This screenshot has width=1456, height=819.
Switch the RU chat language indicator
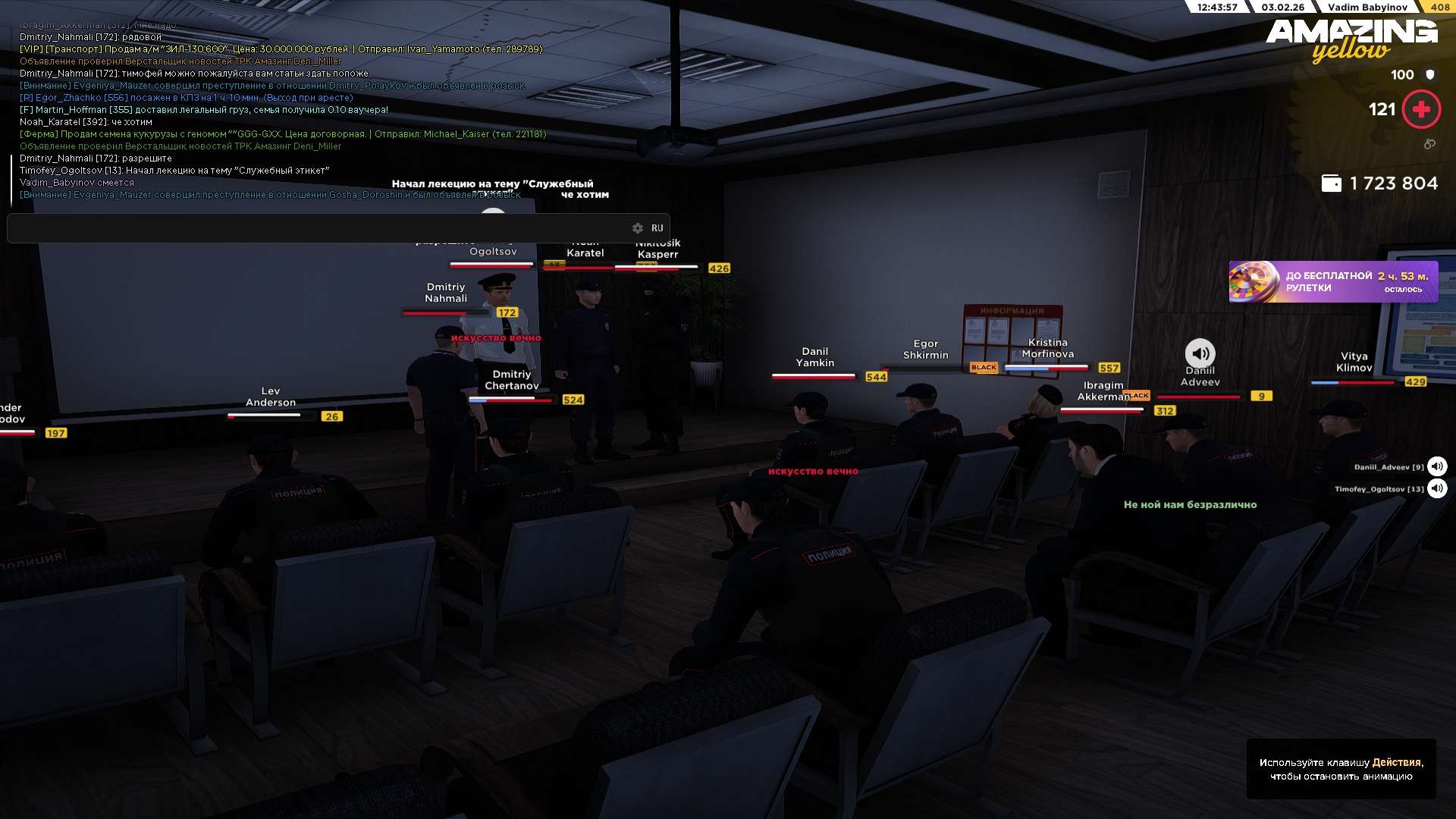[657, 228]
